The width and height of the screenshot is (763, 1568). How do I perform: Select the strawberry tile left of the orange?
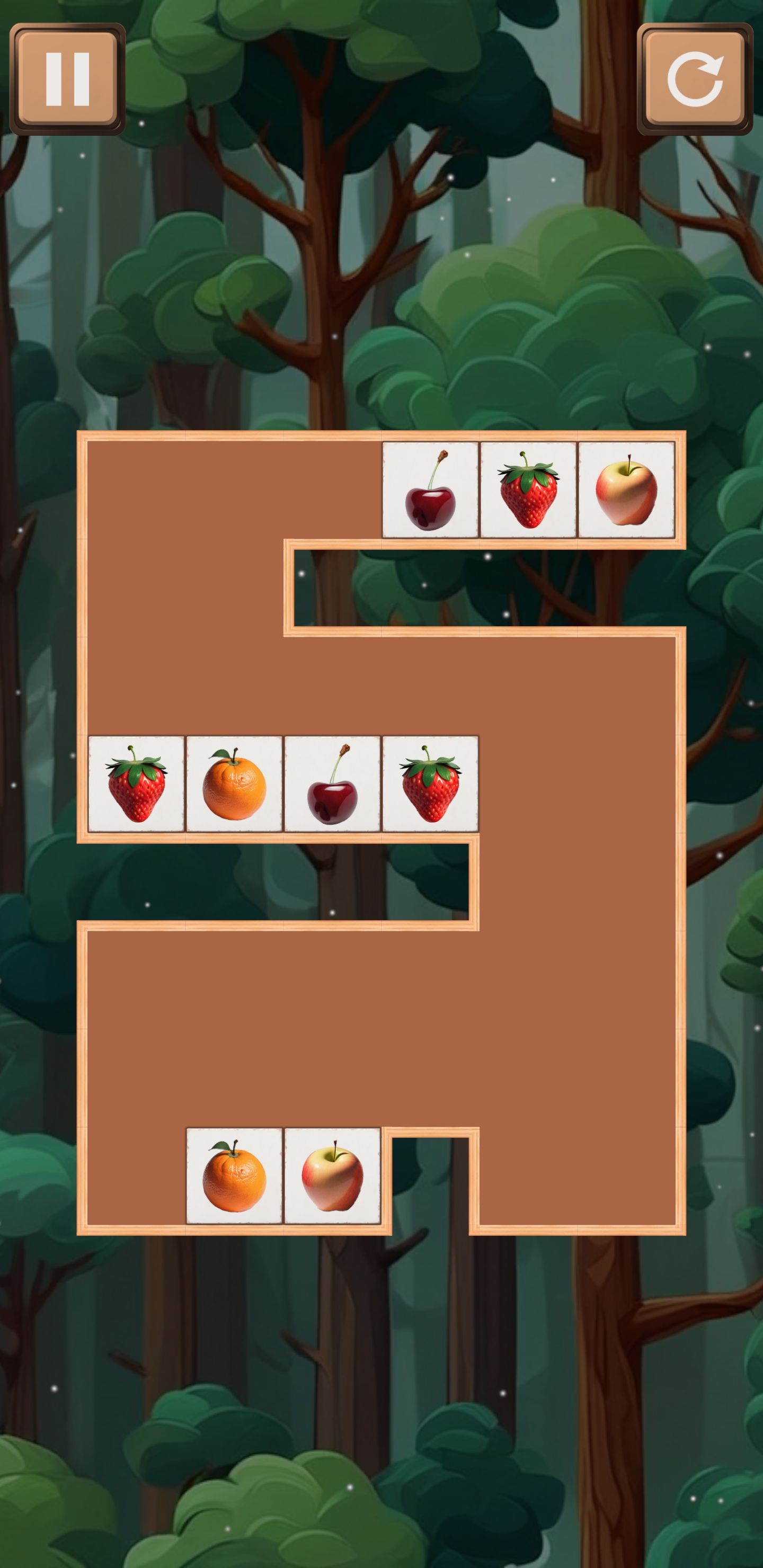coord(136,783)
